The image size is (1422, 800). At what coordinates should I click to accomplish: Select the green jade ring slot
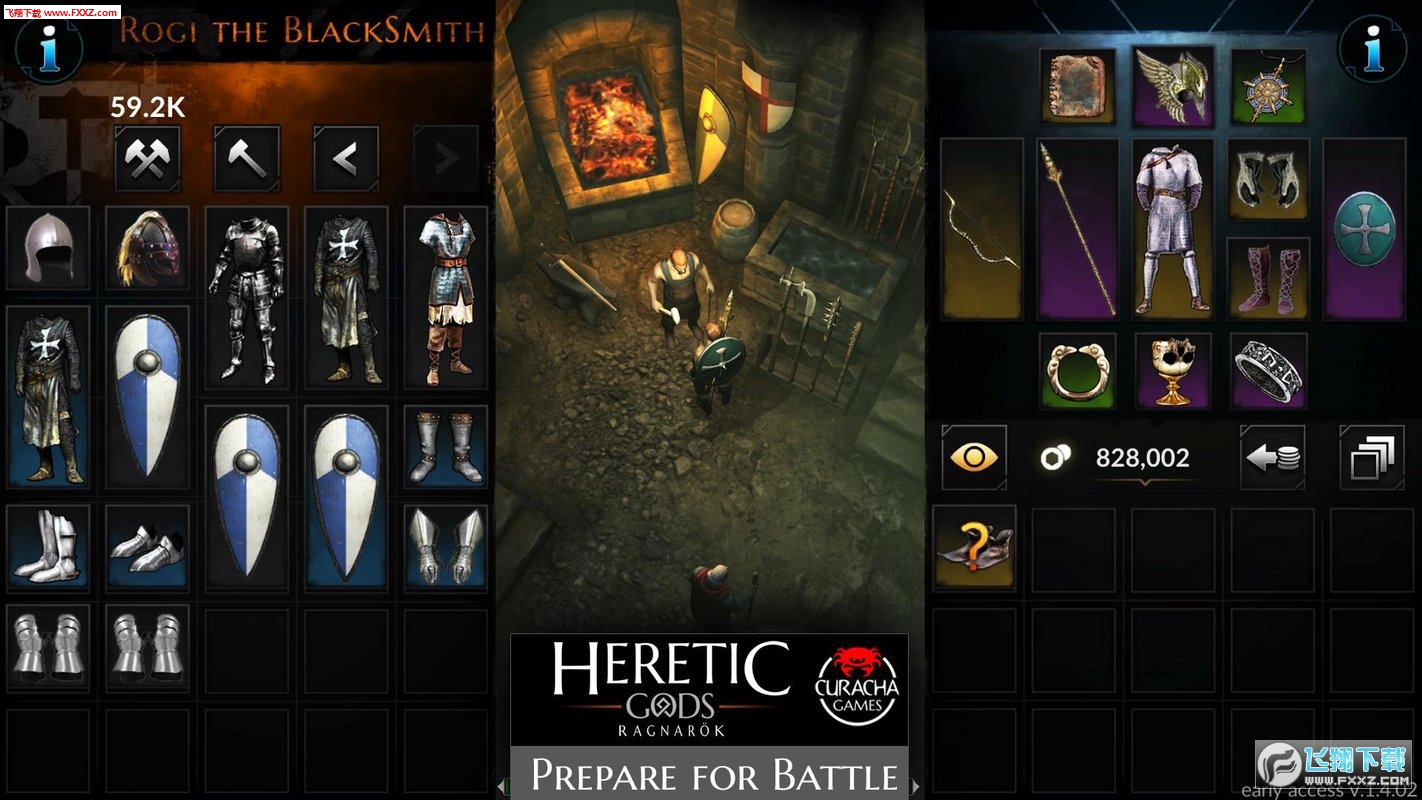pos(1076,371)
